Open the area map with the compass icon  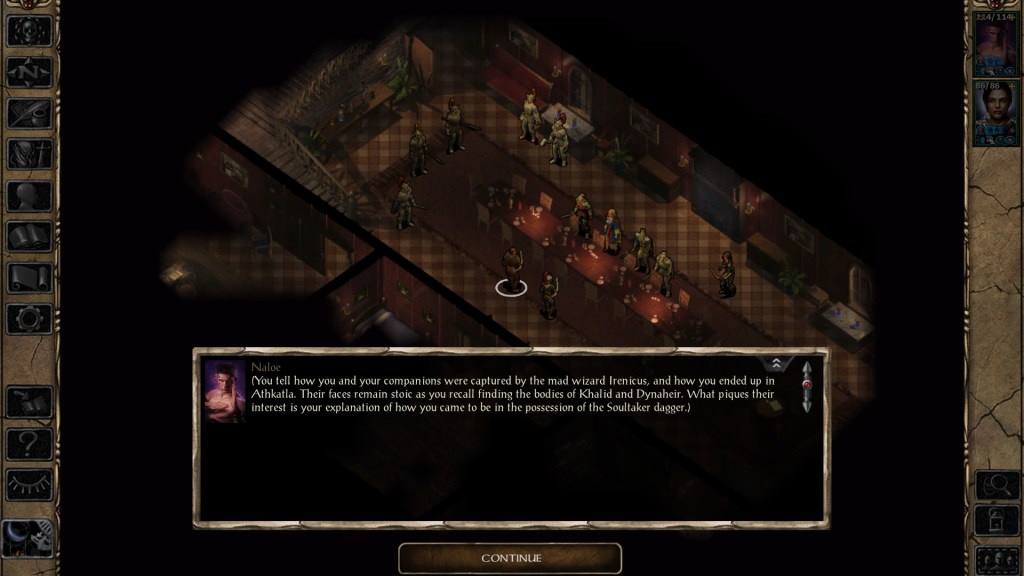click(x=29, y=71)
